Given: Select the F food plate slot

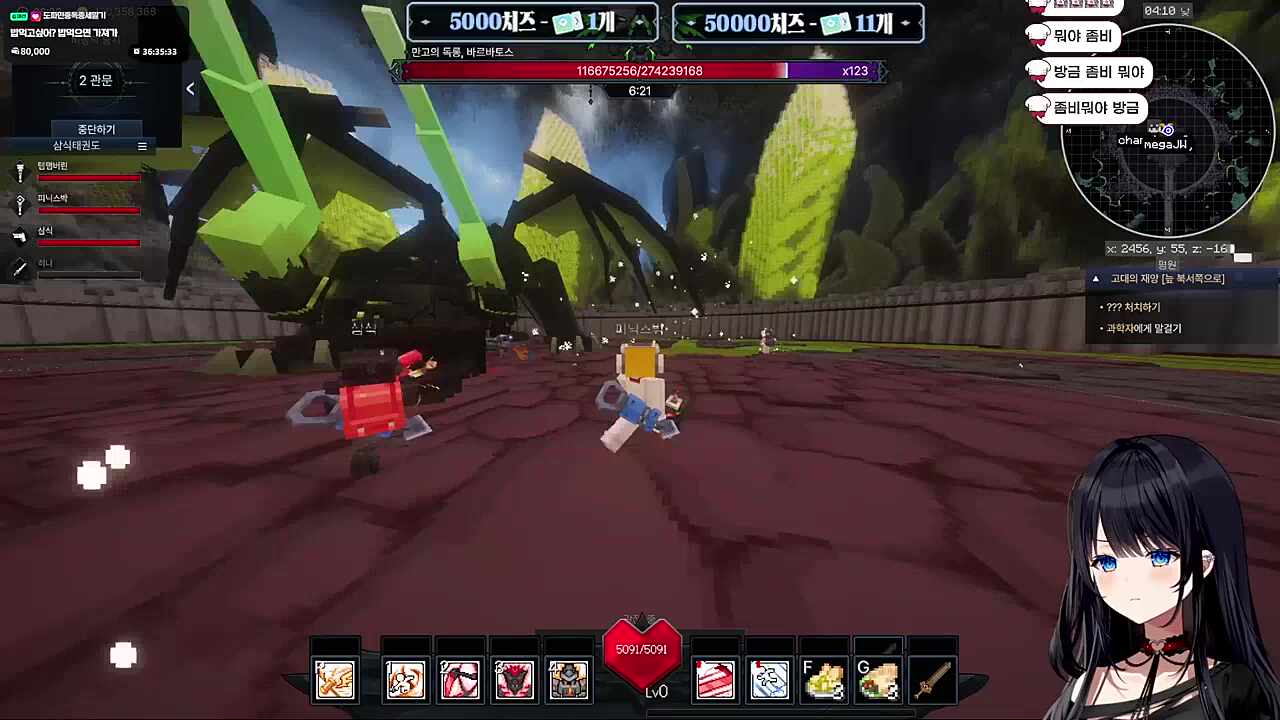Looking at the screenshot, I should tap(823, 680).
